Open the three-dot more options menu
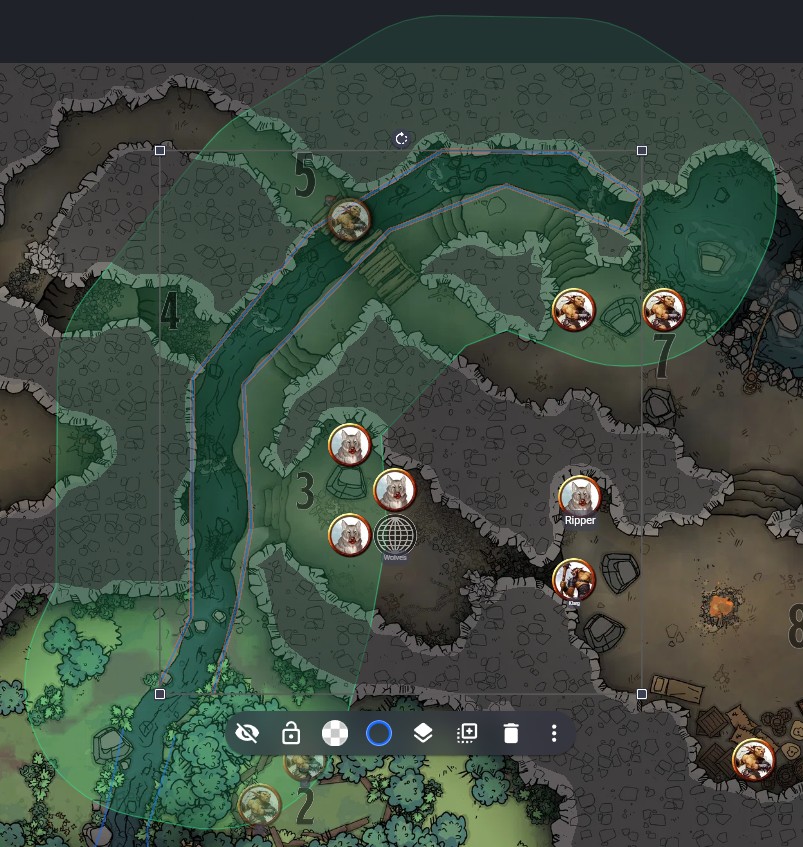This screenshot has height=847, width=803. (x=554, y=733)
